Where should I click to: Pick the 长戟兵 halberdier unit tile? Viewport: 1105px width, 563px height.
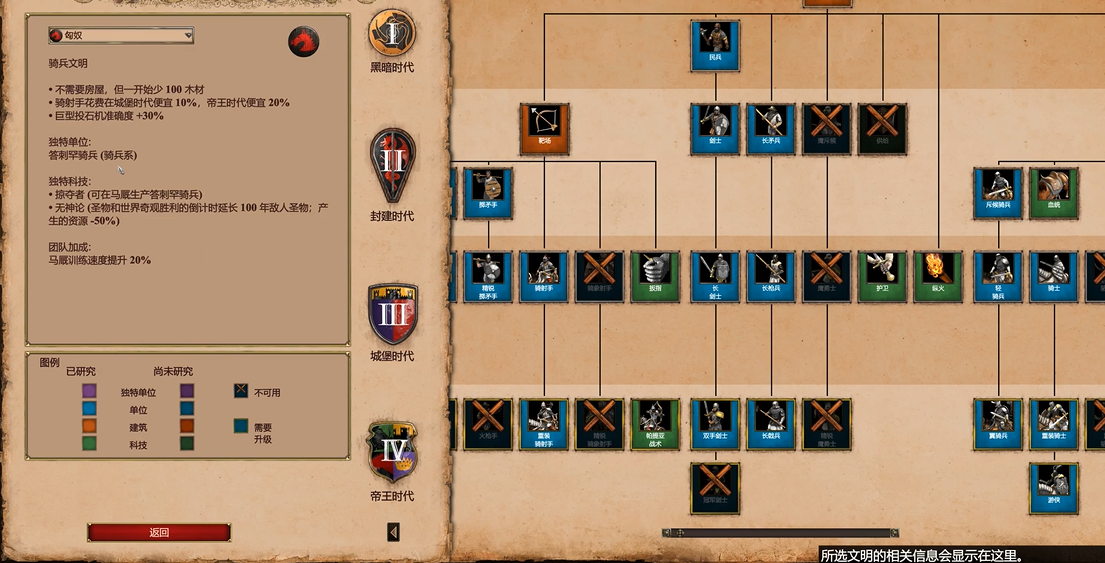click(x=771, y=424)
